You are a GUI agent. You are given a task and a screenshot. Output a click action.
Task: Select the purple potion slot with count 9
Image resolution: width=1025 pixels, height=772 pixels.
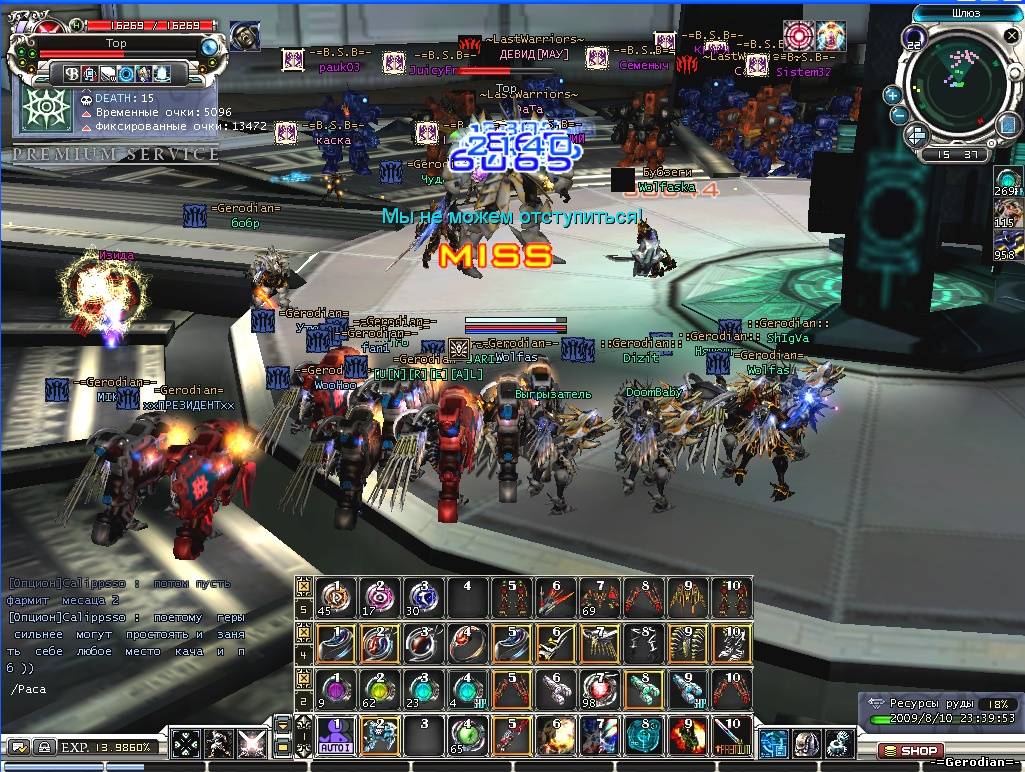[336, 689]
